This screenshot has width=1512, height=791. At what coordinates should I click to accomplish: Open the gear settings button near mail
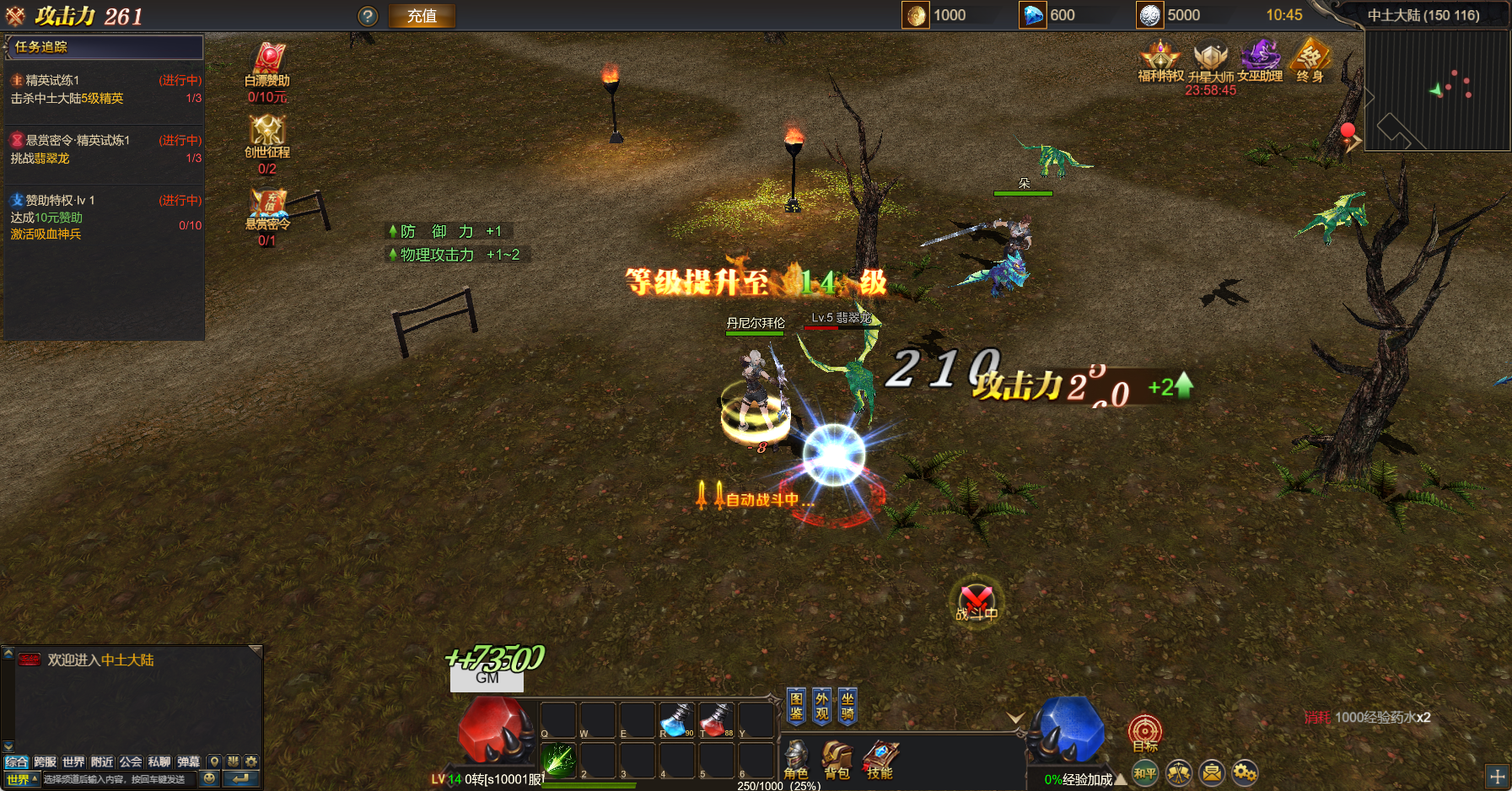(x=1245, y=772)
